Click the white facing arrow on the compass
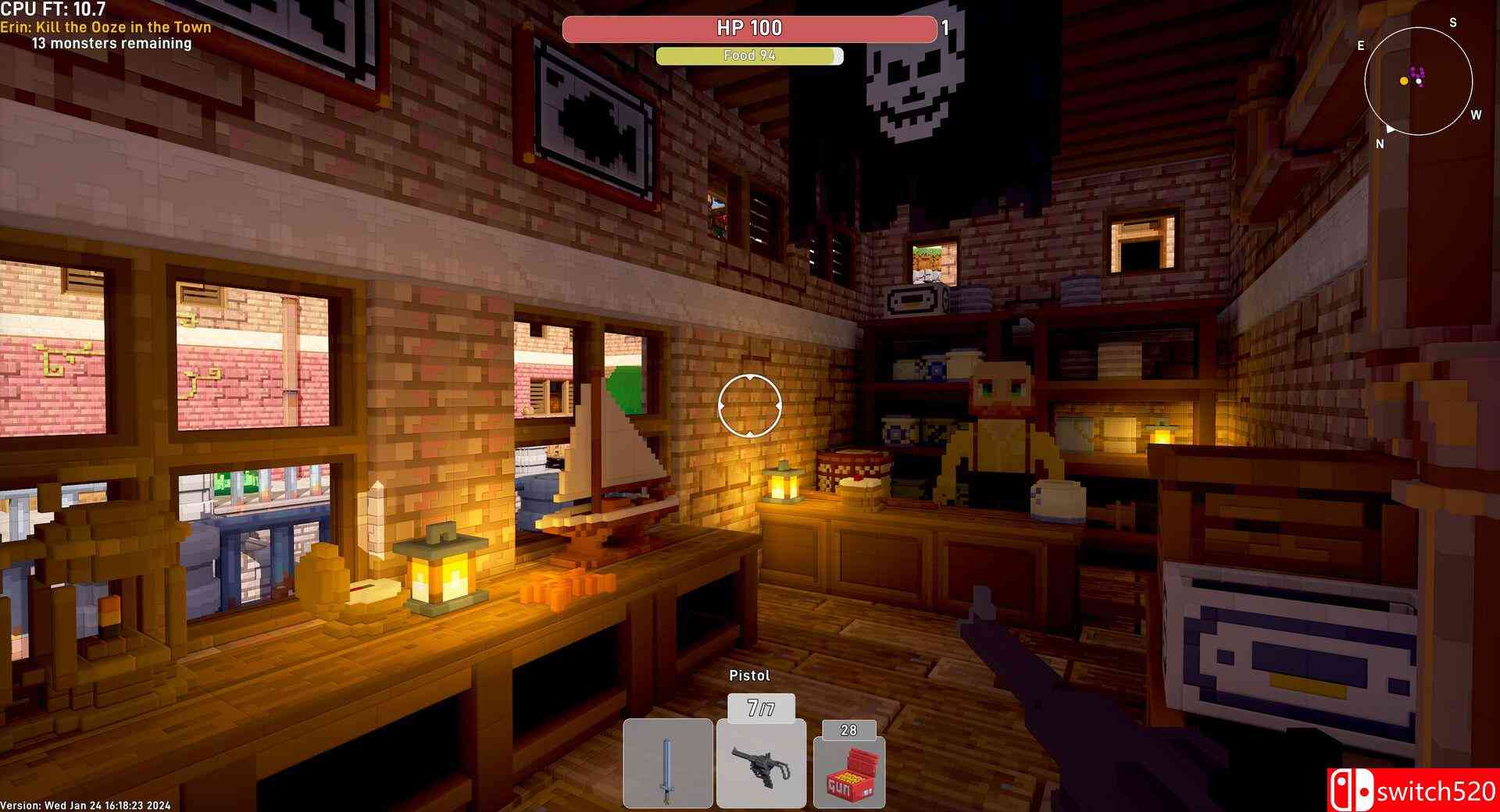The width and height of the screenshot is (1500, 812). coord(1391,130)
